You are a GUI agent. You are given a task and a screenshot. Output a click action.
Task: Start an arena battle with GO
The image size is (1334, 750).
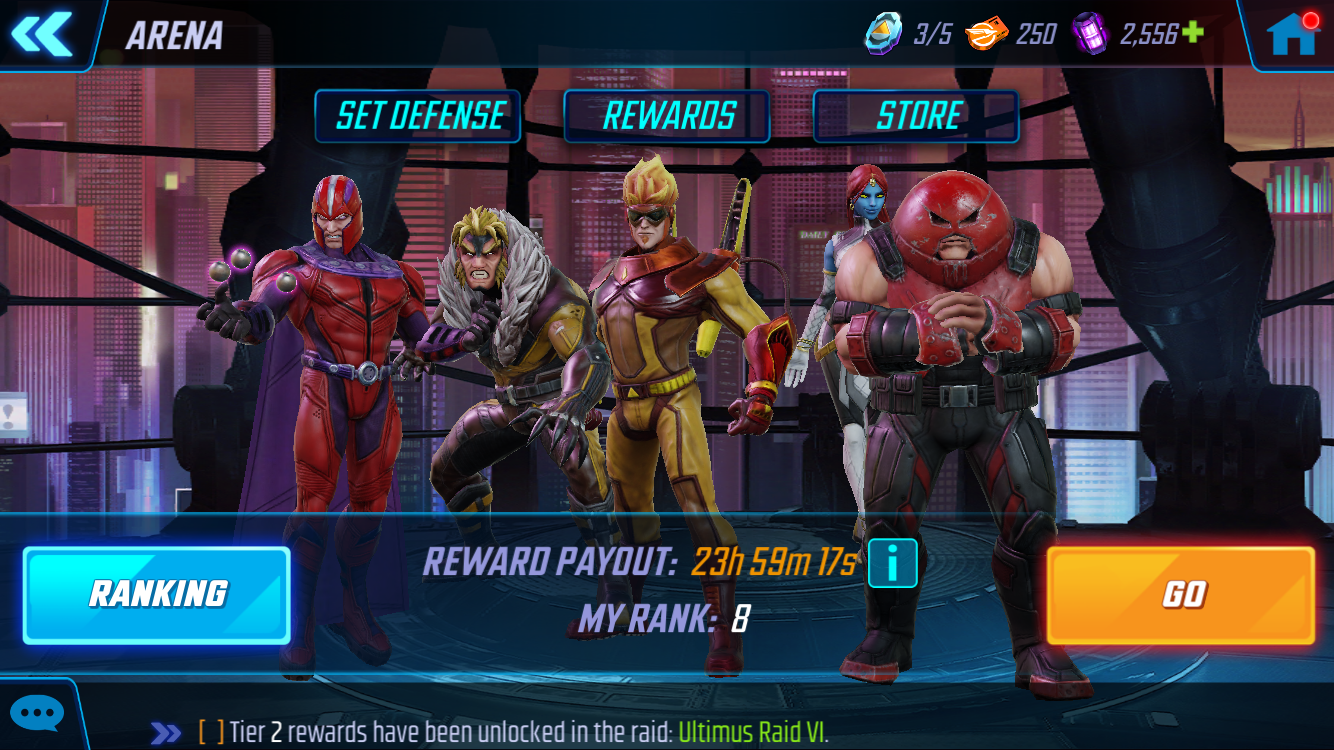(x=1181, y=595)
